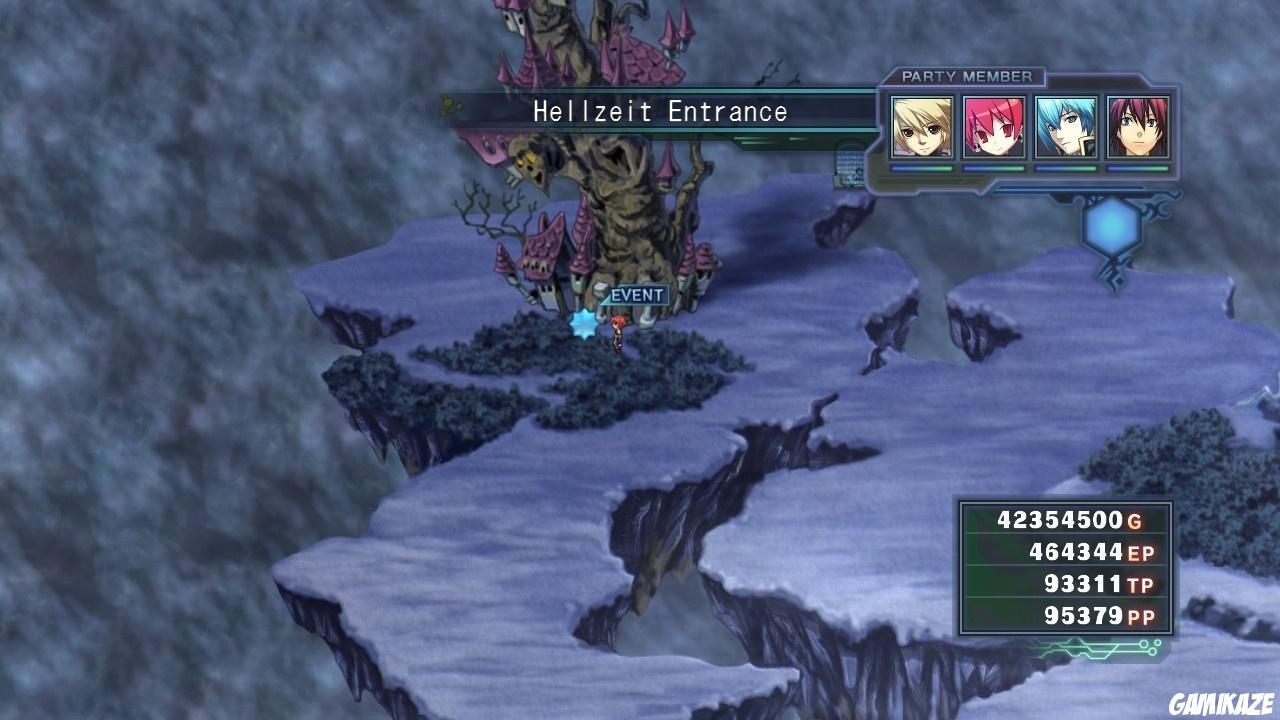Screen dimensions: 1280x720
Task: Select the Hellzeit Entrance location label
Action: (x=658, y=112)
